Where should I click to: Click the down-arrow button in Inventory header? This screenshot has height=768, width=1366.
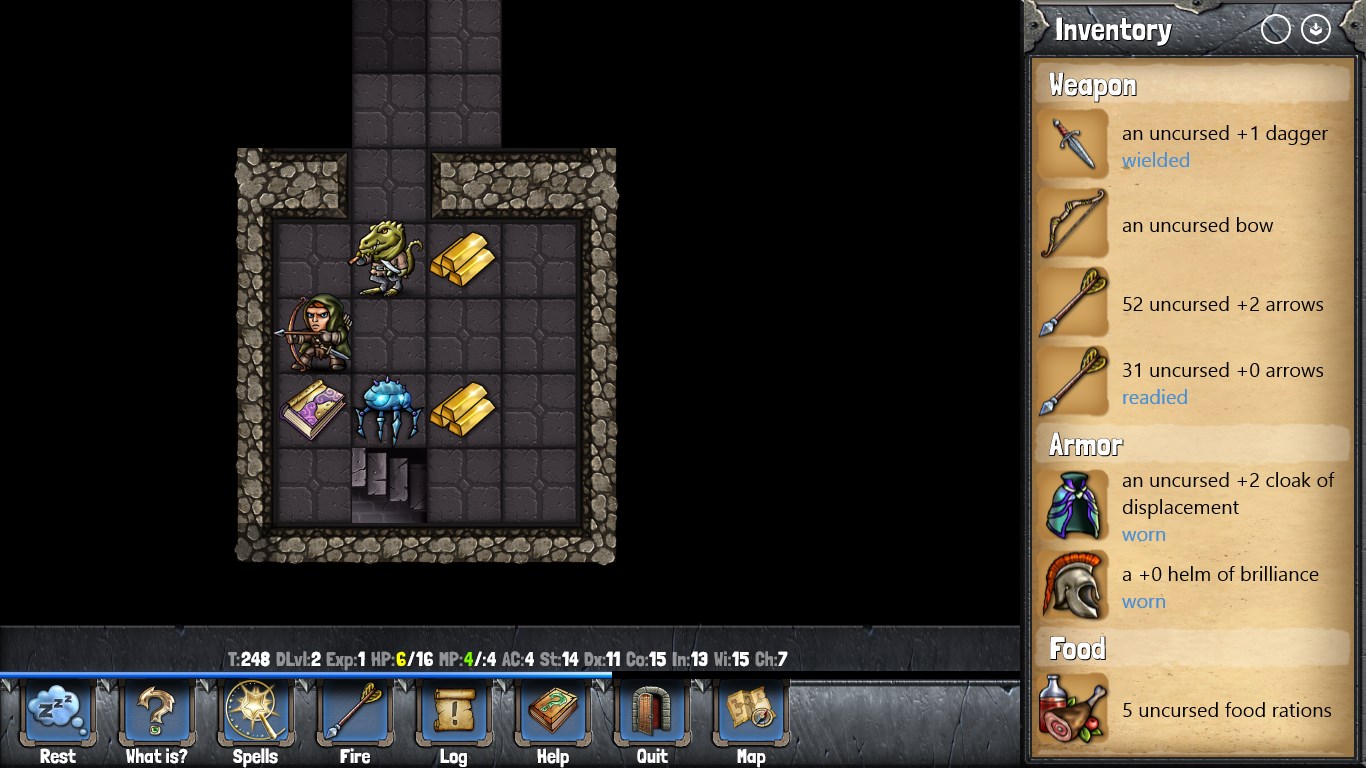(1315, 30)
